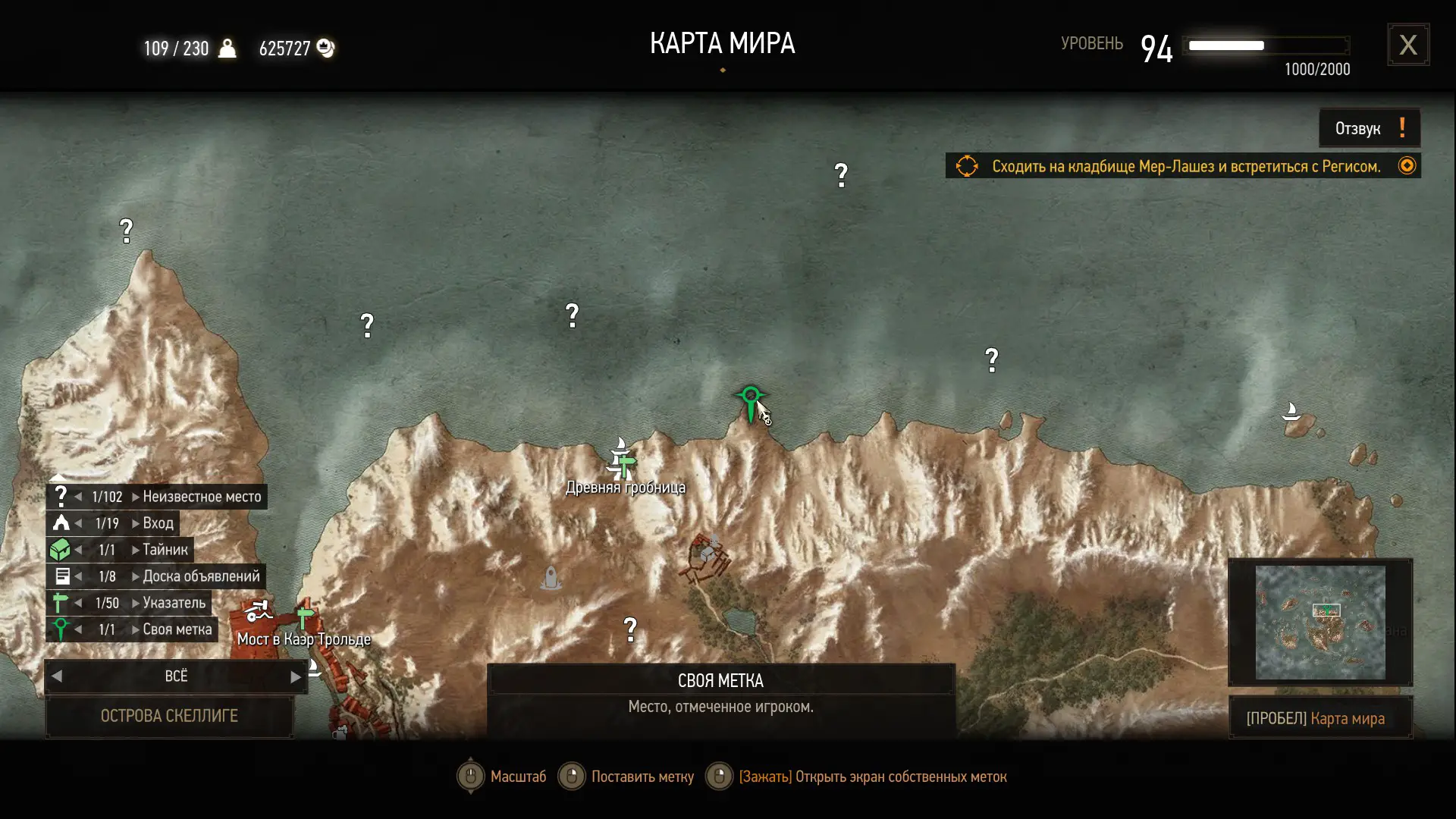
Task: Open the Отзвук notification button
Action: tap(1369, 128)
